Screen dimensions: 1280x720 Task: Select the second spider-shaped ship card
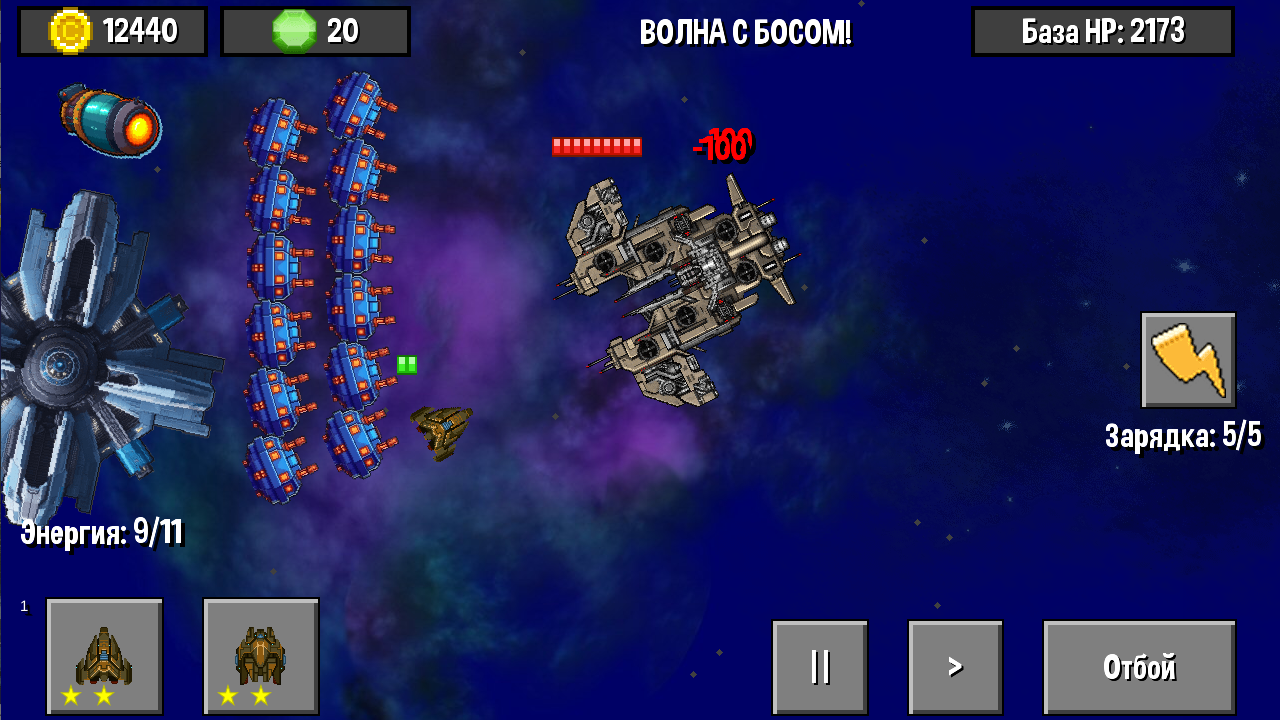click(x=260, y=655)
